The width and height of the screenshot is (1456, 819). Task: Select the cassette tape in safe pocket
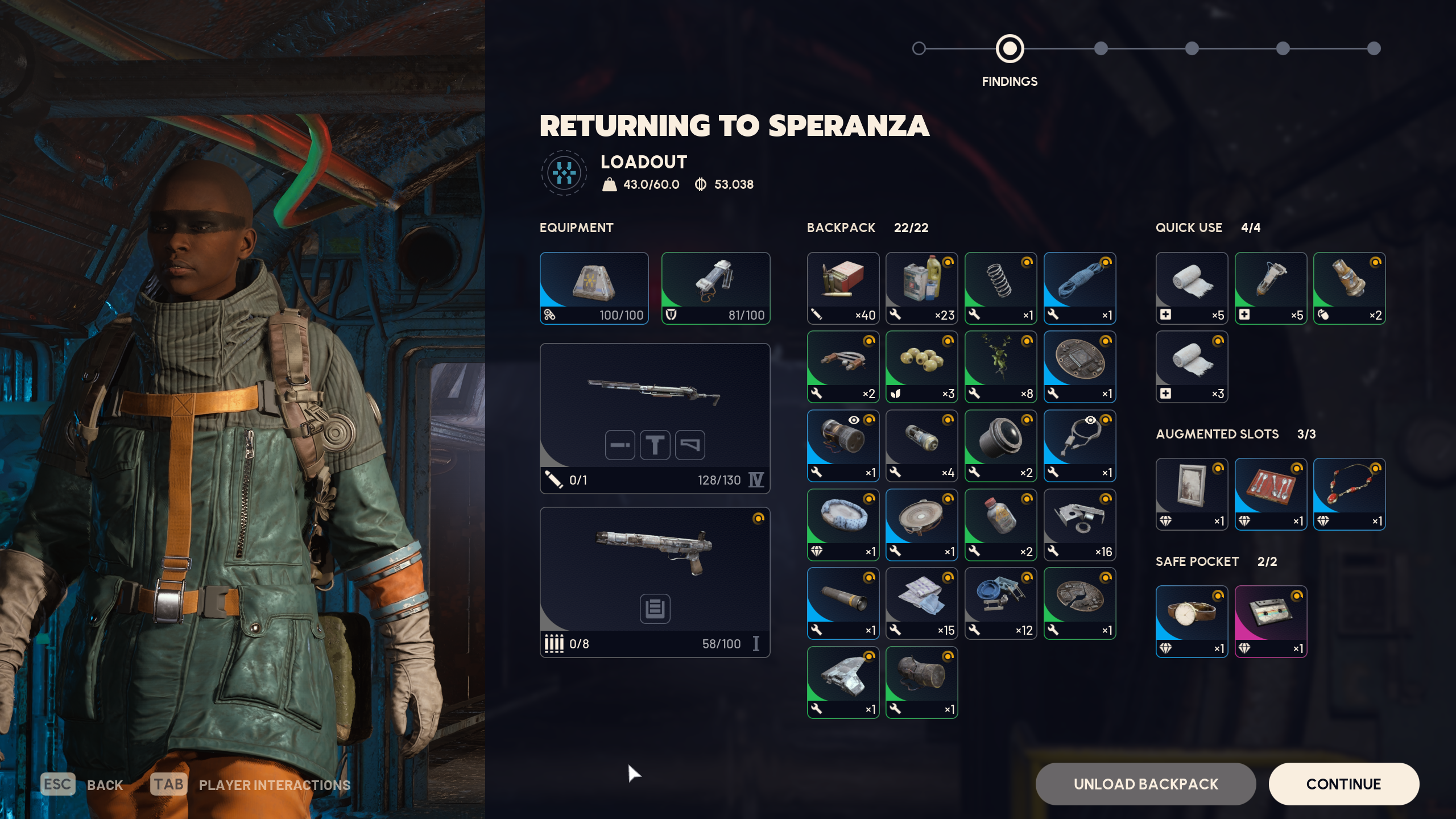click(1271, 621)
